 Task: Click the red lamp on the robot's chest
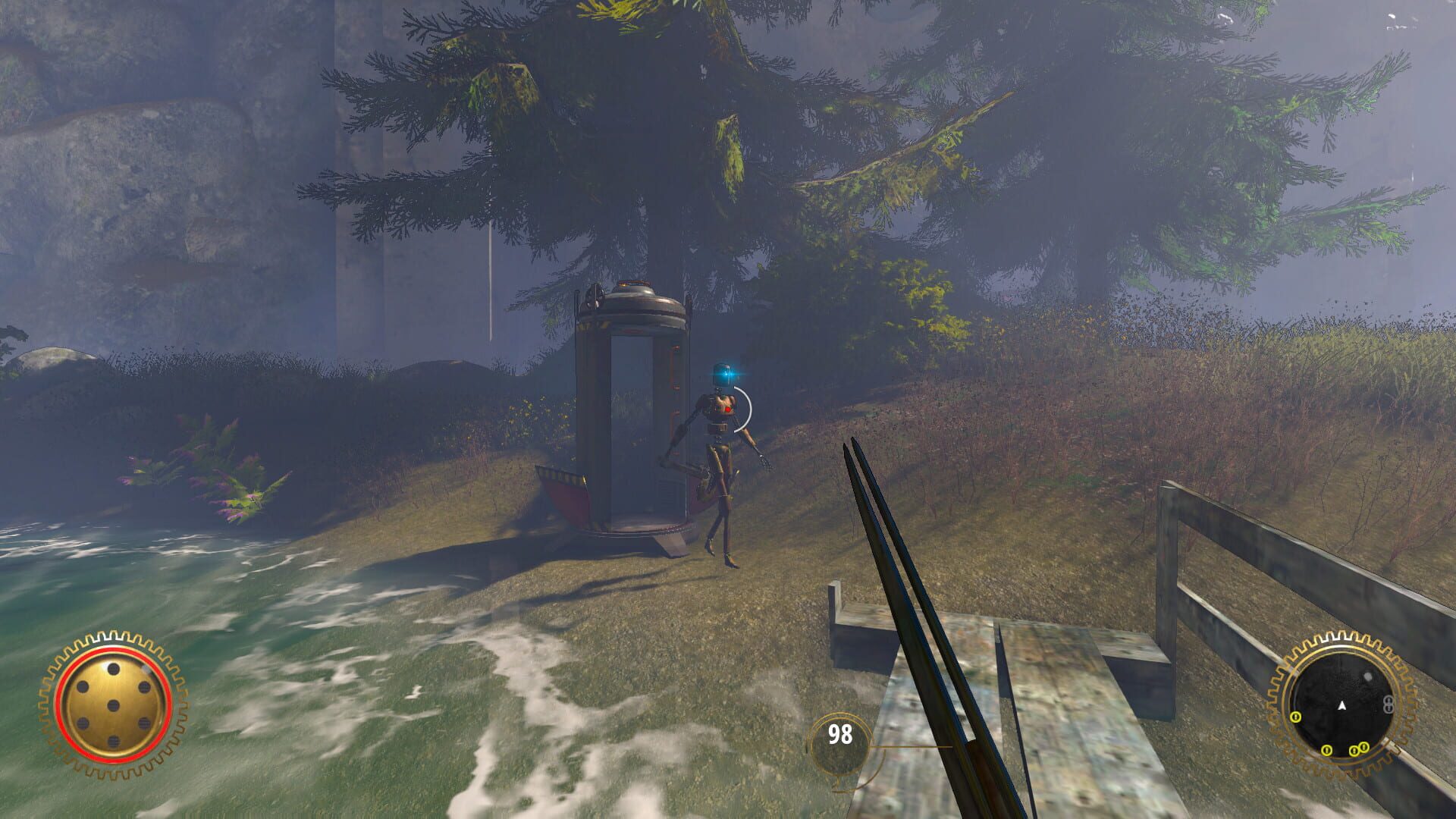coord(728,410)
